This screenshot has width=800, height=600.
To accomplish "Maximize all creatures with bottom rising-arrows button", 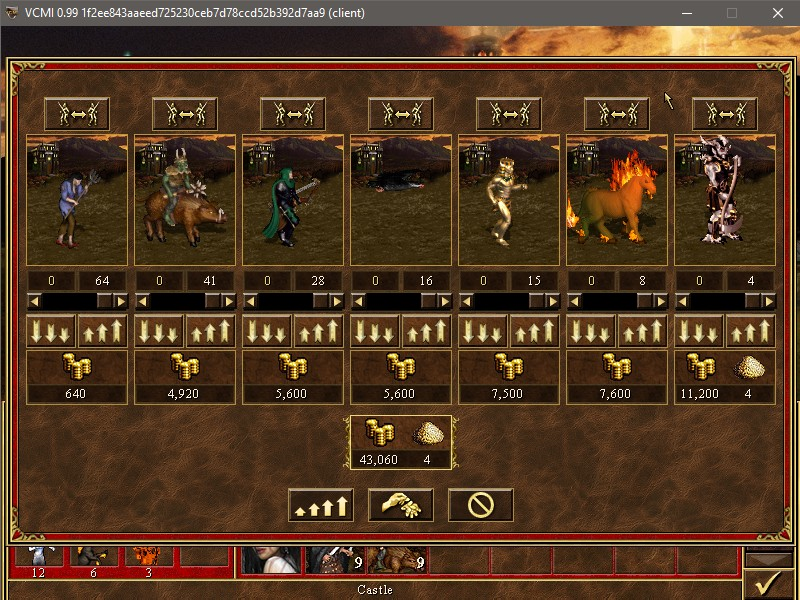I will pyautogui.click(x=320, y=505).
